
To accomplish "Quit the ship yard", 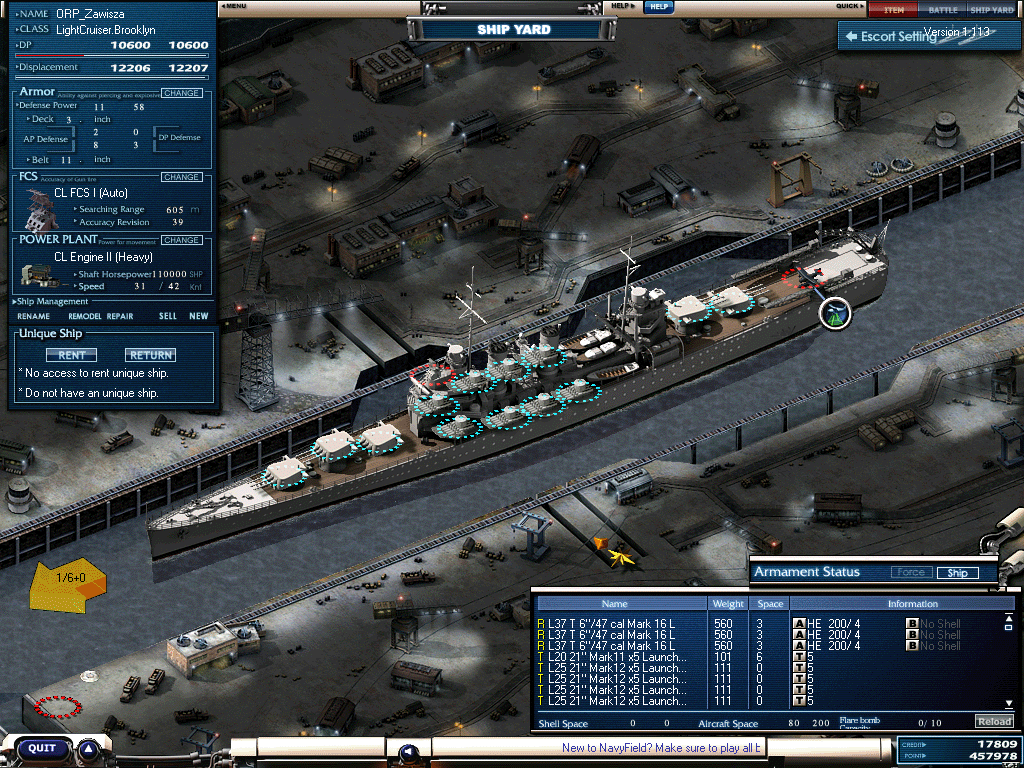I will coord(42,748).
